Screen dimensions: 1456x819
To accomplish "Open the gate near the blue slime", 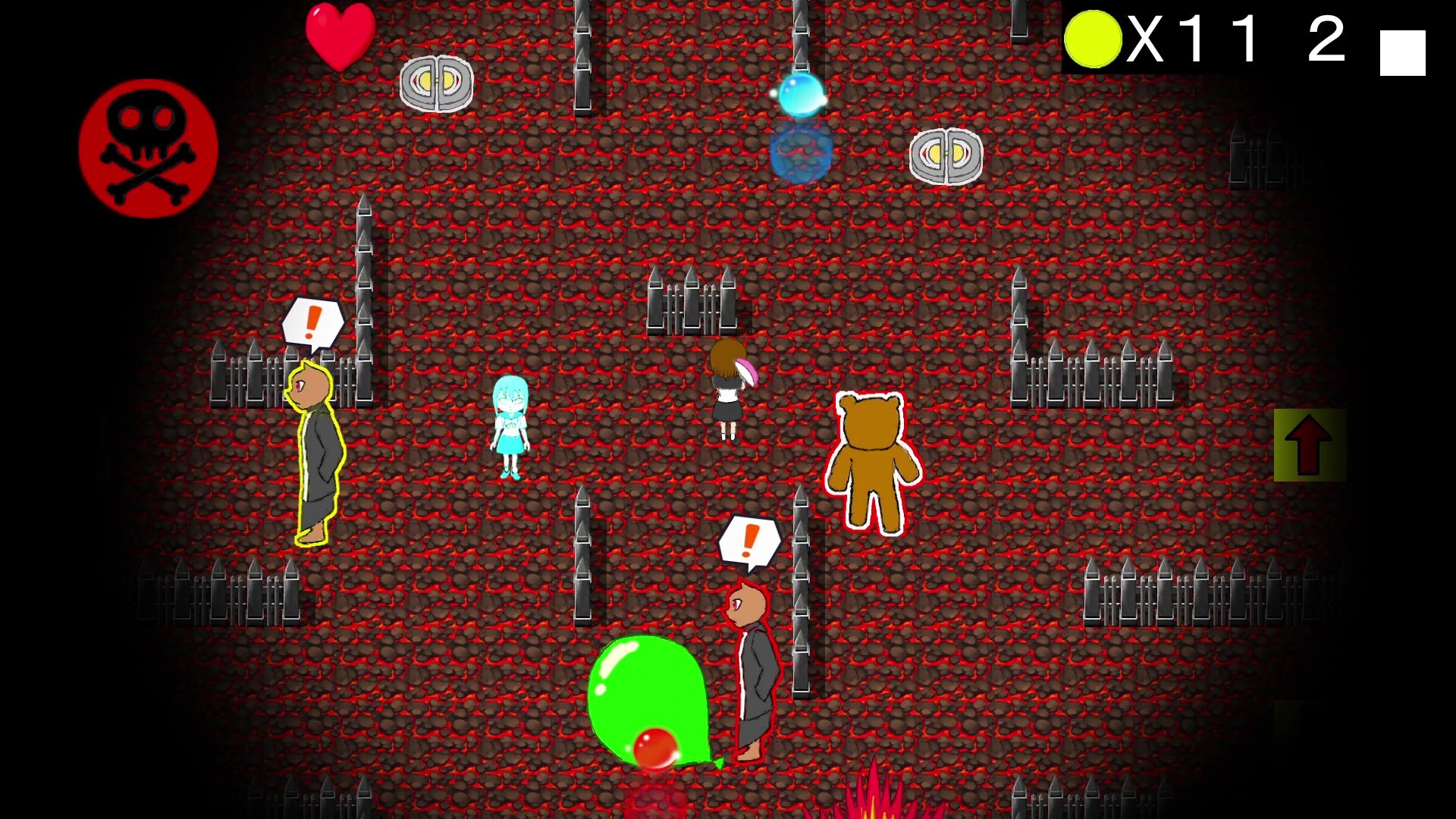I will coord(946,157).
